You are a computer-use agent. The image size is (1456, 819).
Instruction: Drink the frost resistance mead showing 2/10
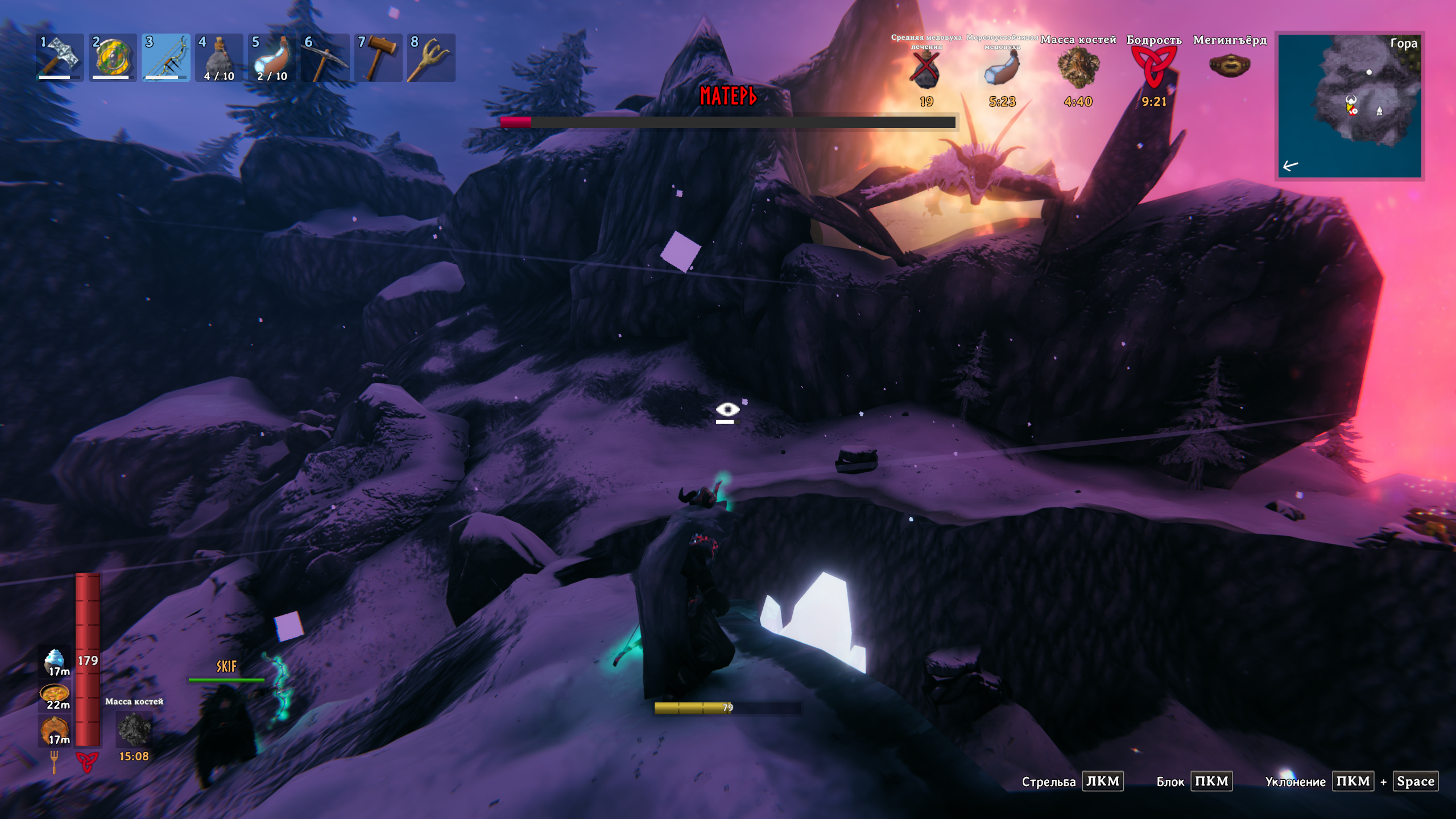click(x=272, y=57)
